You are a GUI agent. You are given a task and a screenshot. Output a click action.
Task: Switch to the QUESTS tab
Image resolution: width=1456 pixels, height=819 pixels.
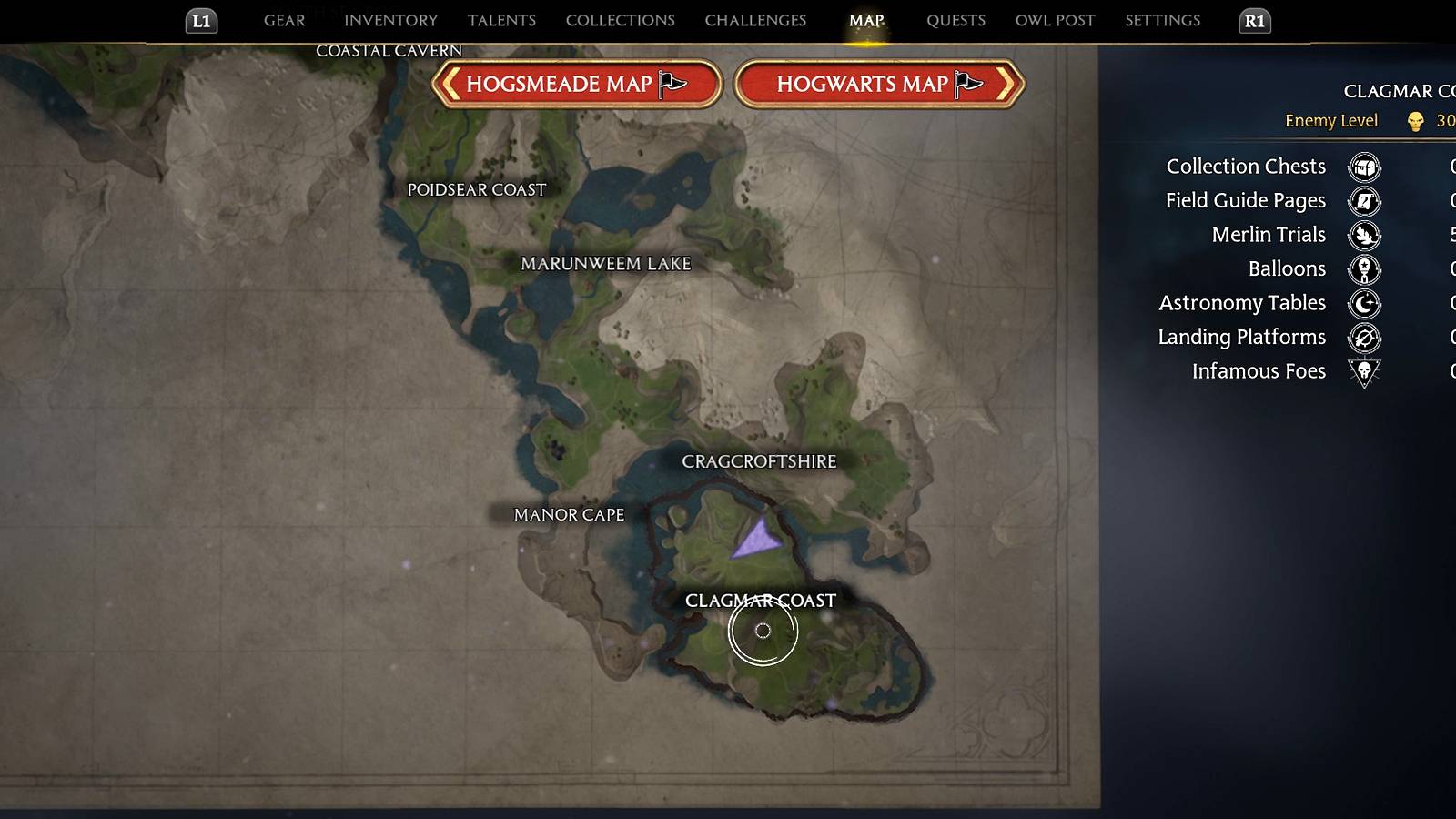tap(955, 20)
